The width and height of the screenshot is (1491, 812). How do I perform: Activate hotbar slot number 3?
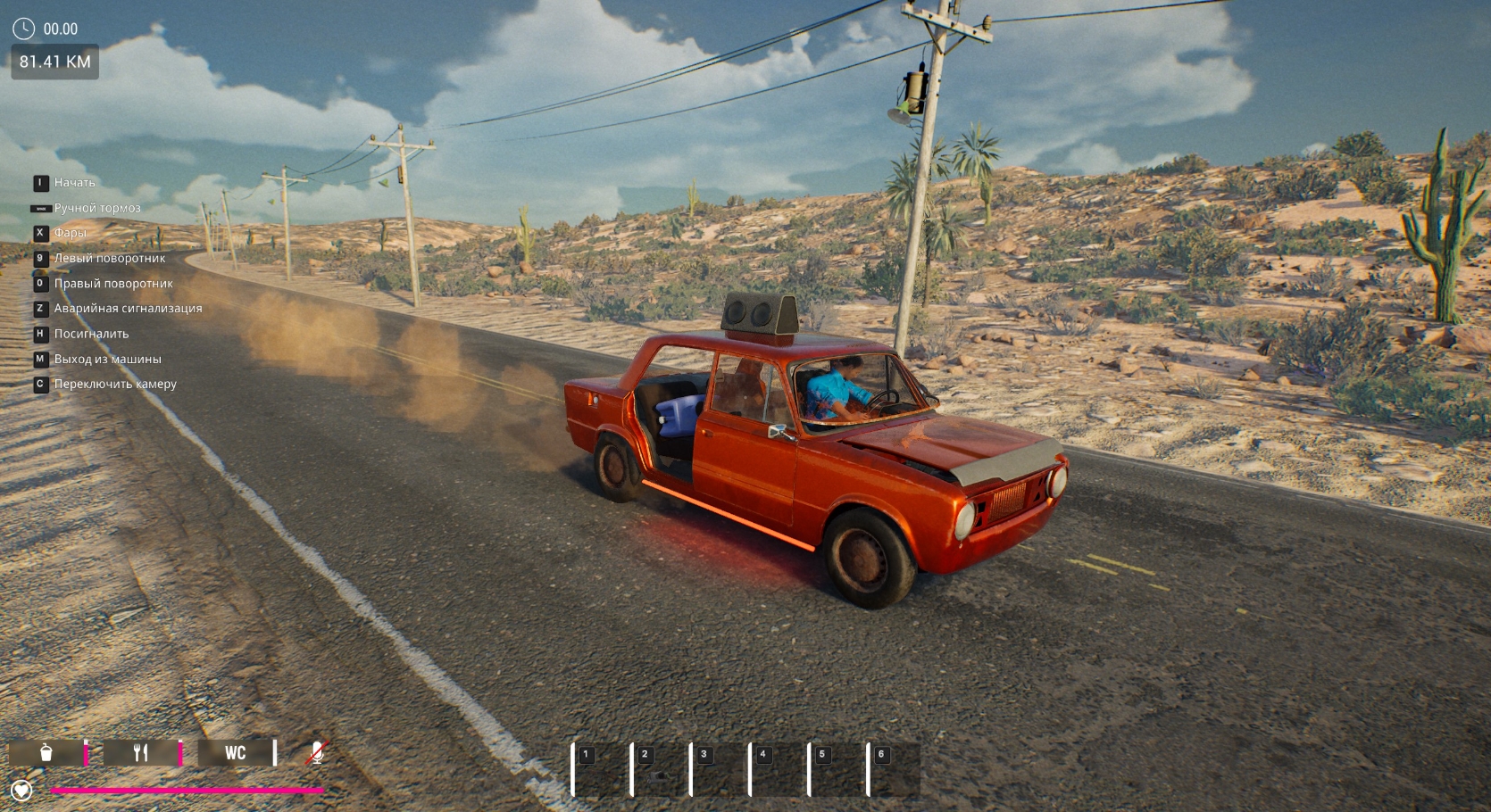[x=719, y=769]
